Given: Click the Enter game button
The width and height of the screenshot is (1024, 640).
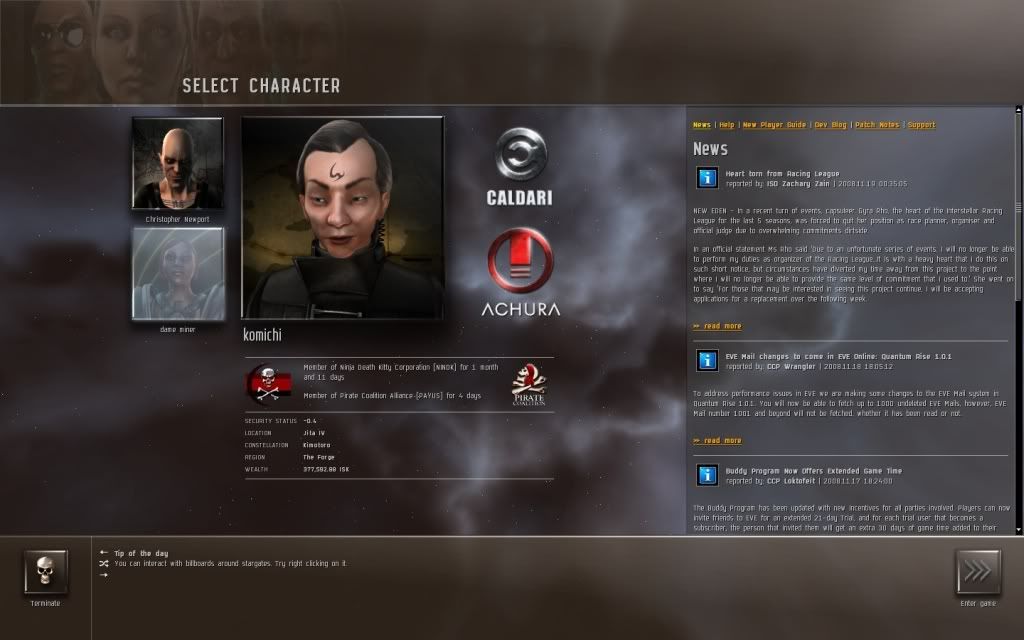Looking at the screenshot, I should pos(977,573).
